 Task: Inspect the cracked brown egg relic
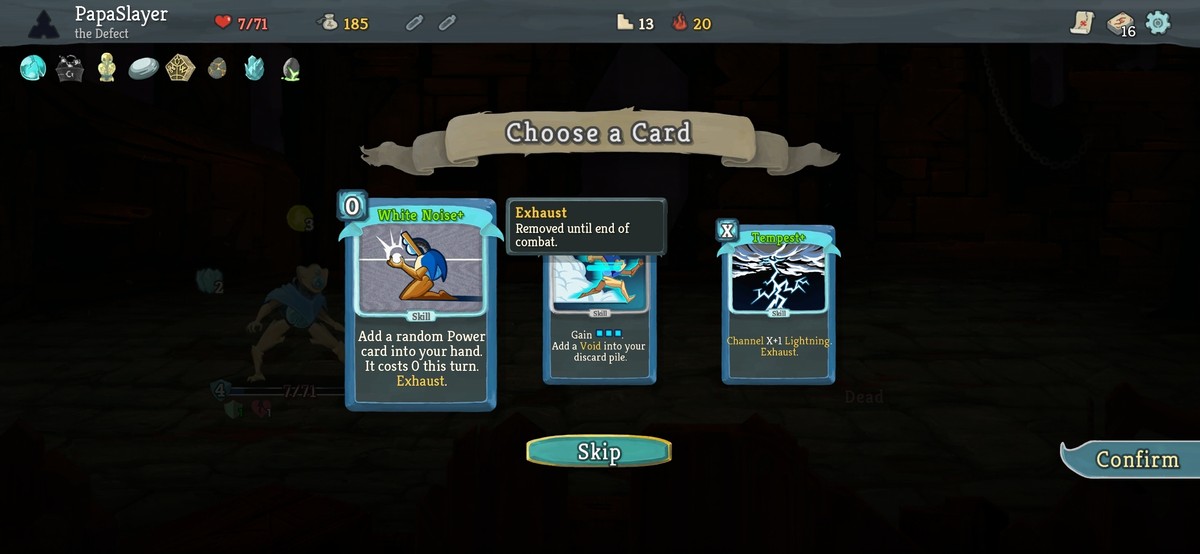pyautogui.click(x=217, y=68)
